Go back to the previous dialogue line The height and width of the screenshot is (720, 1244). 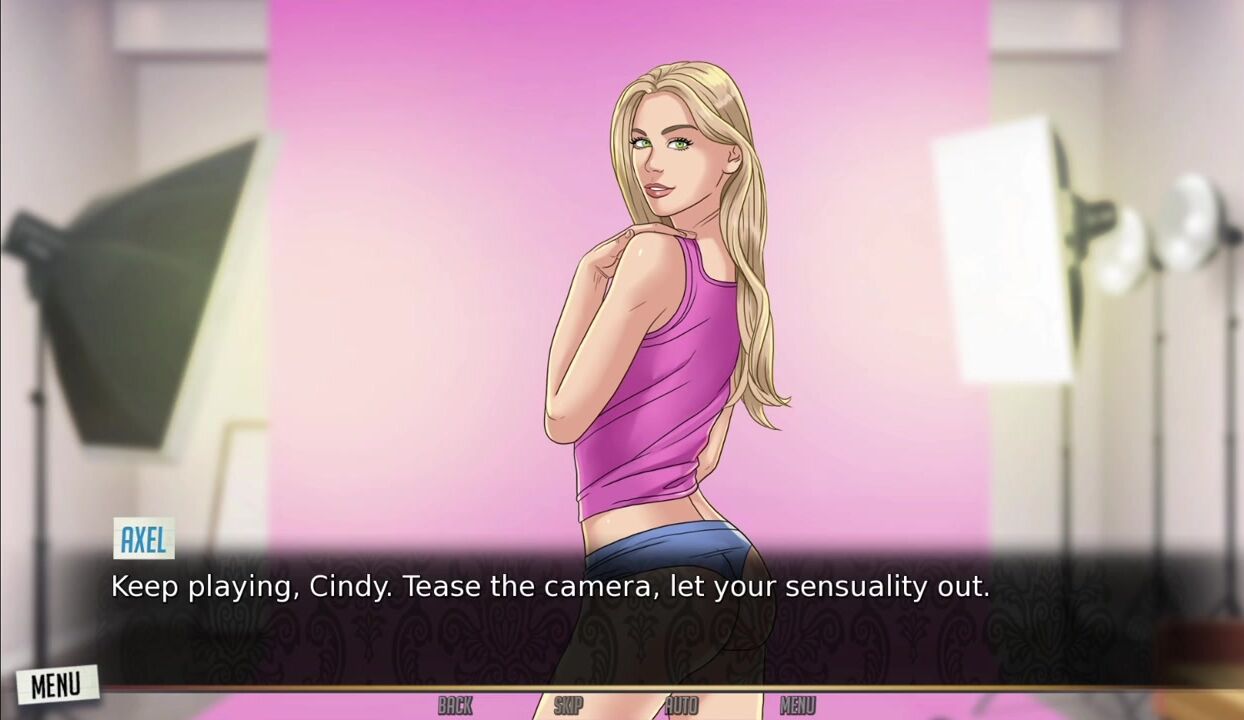pyautogui.click(x=455, y=706)
